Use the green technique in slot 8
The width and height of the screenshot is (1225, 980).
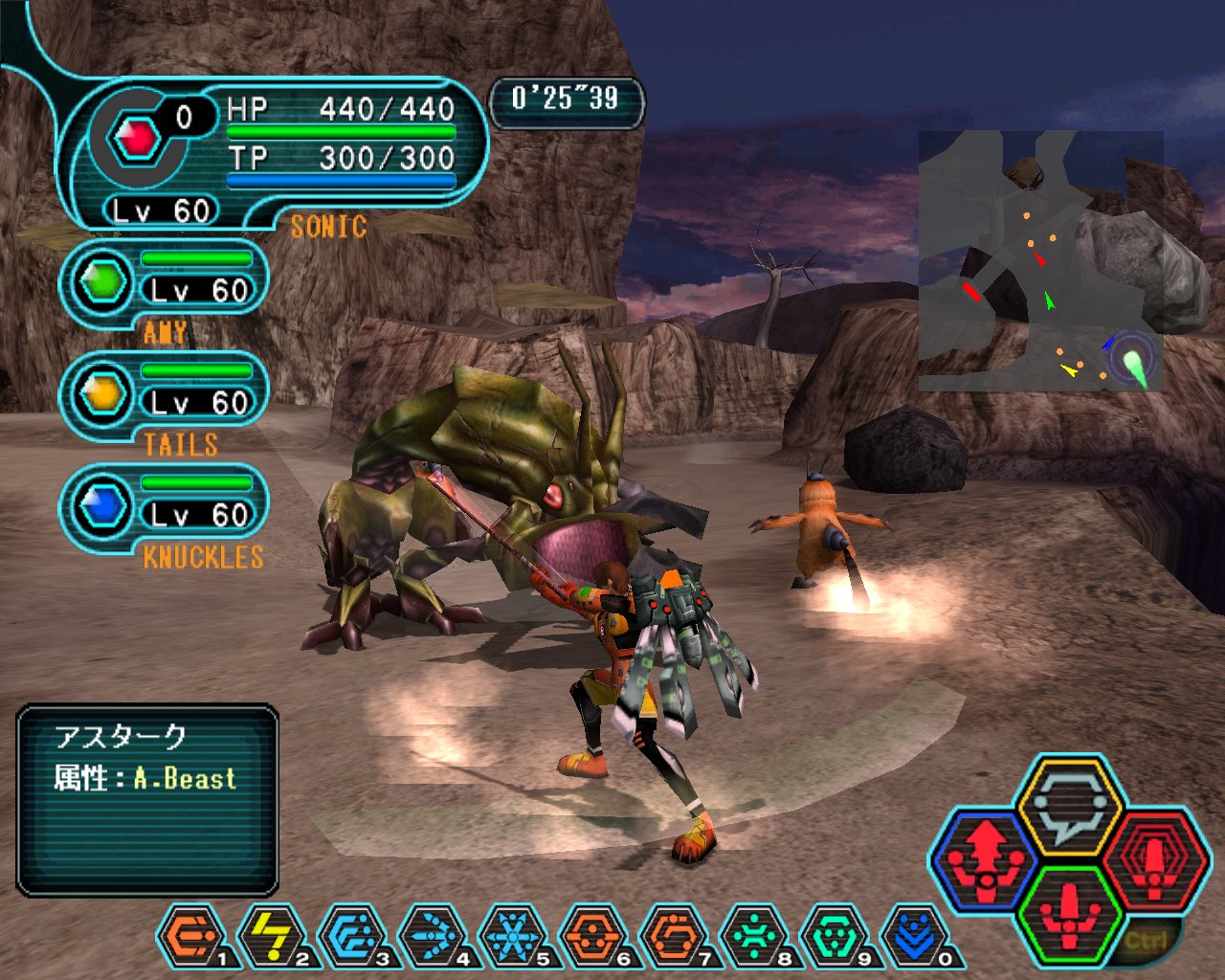pos(755,935)
